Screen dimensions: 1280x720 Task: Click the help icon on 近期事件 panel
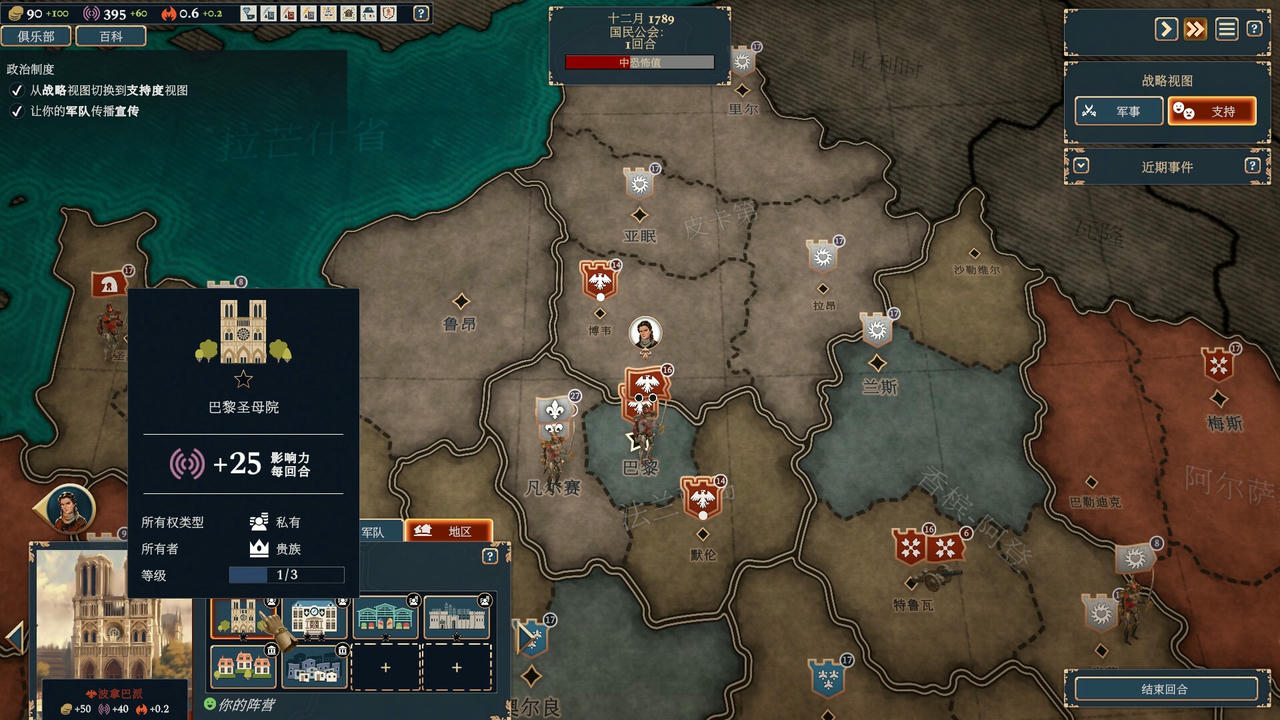(1254, 166)
